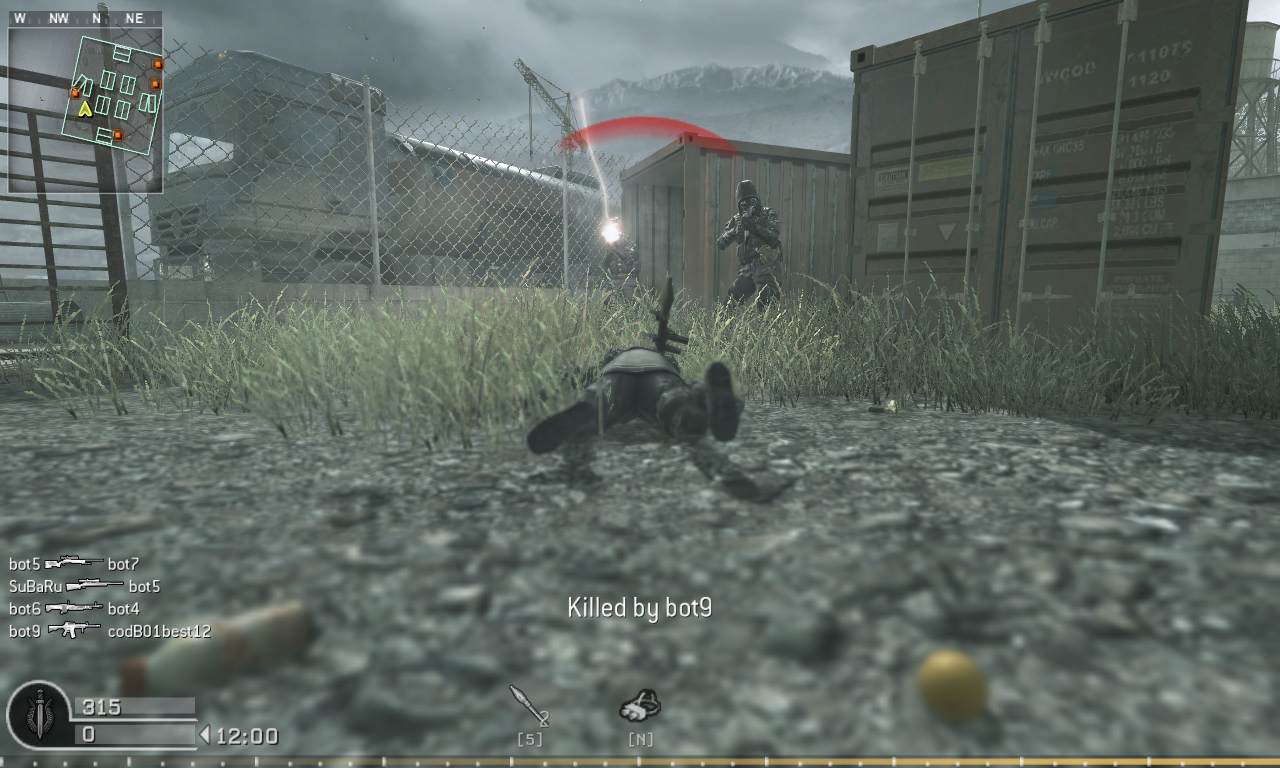
Task: Select the frag grenade icon labeled [5]
Action: point(530,710)
